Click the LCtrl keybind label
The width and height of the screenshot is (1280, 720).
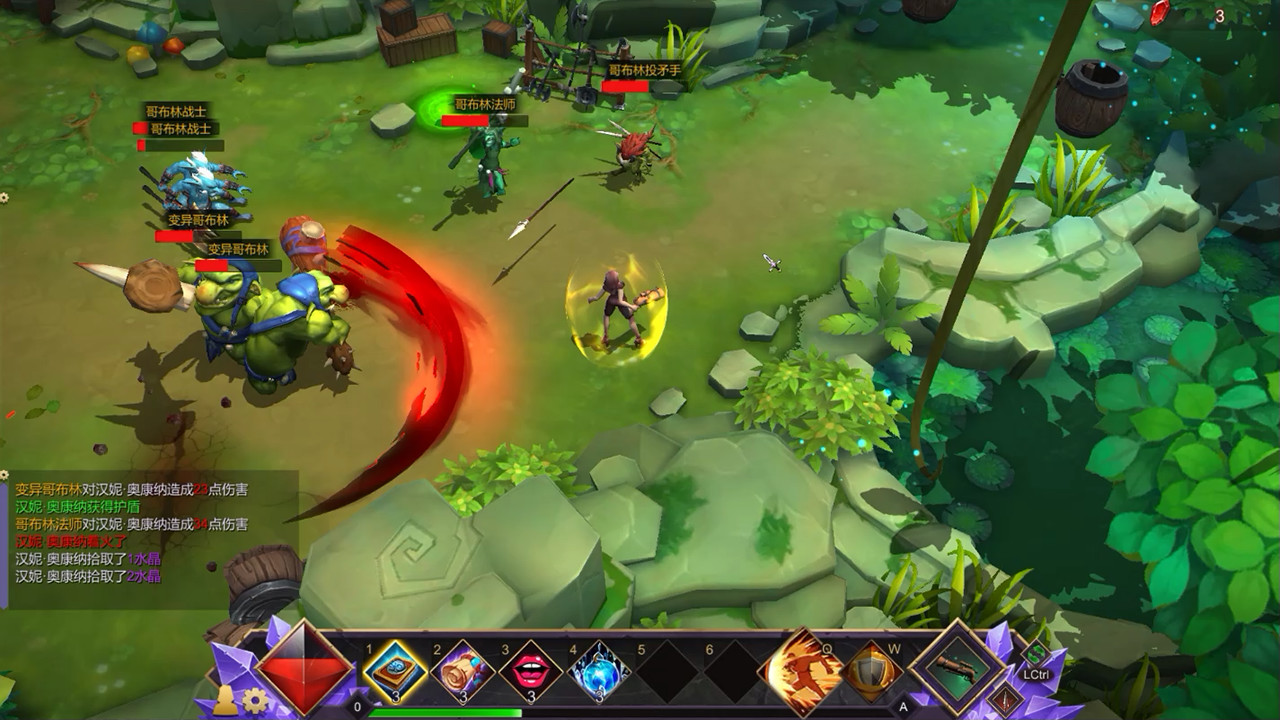coord(1036,672)
